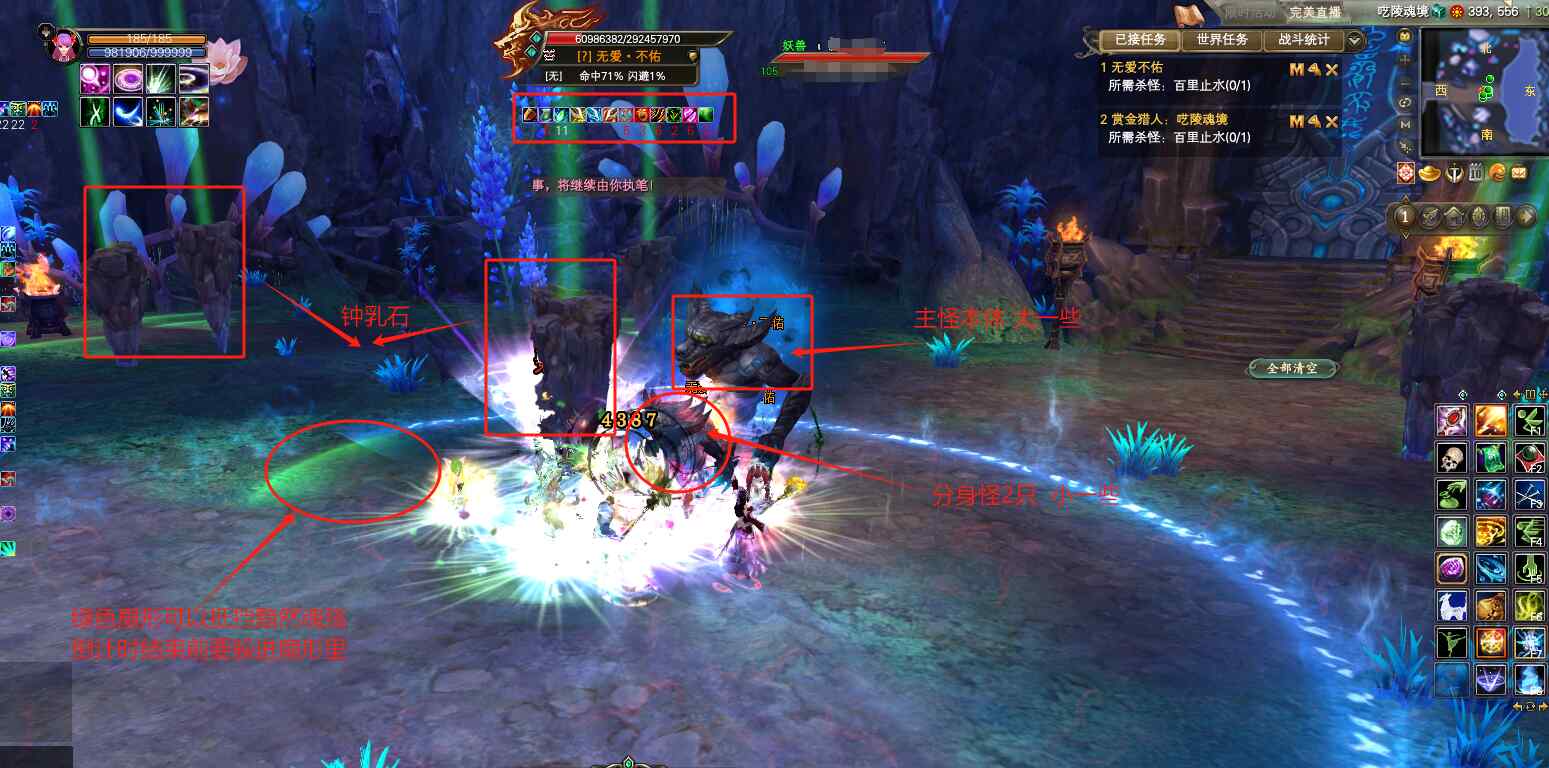The height and width of the screenshot is (768, 1549).
Task: Remove 无爱不佑 quest with its X icon
Action: point(1331,69)
